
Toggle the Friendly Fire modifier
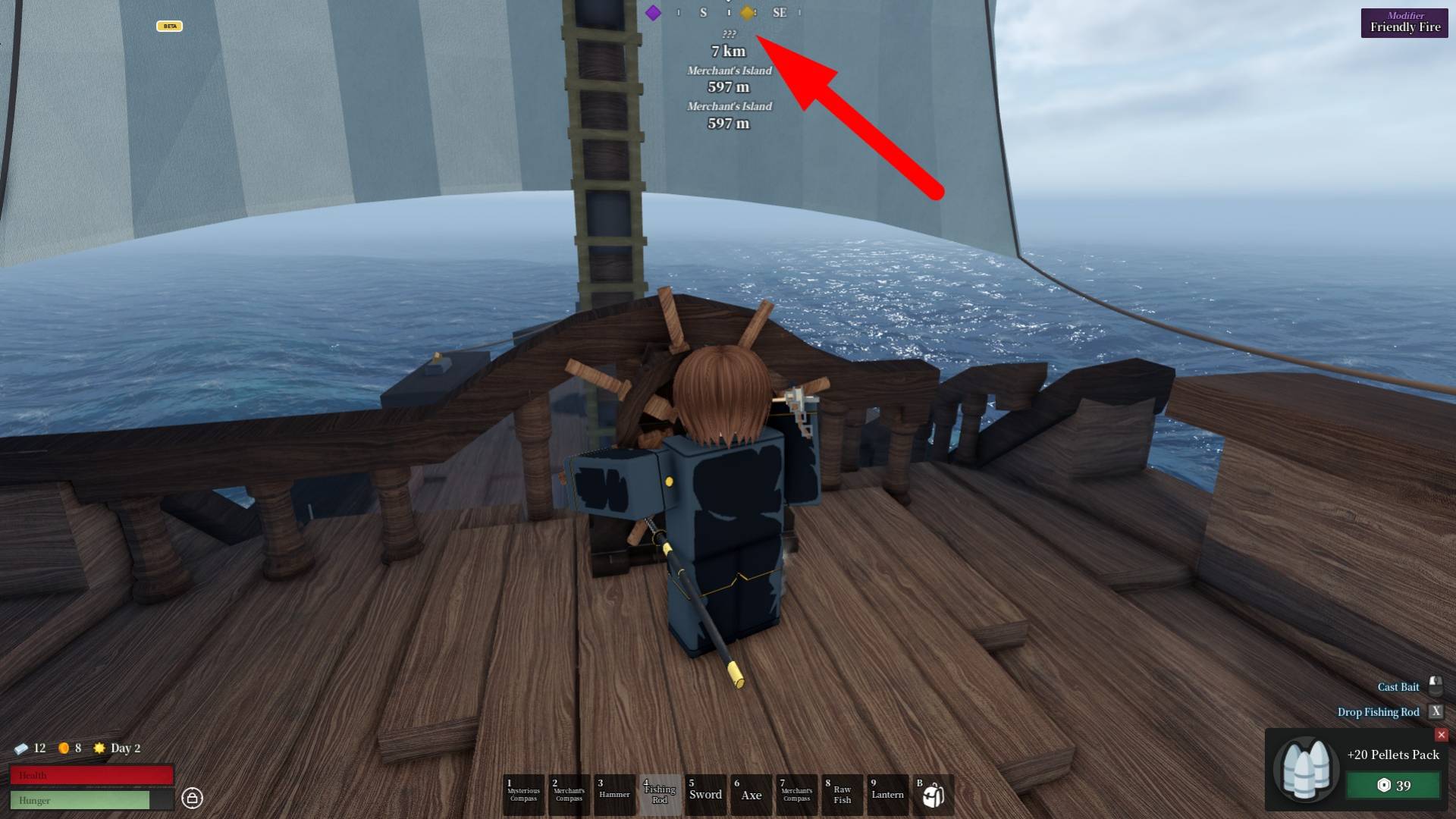click(1404, 22)
